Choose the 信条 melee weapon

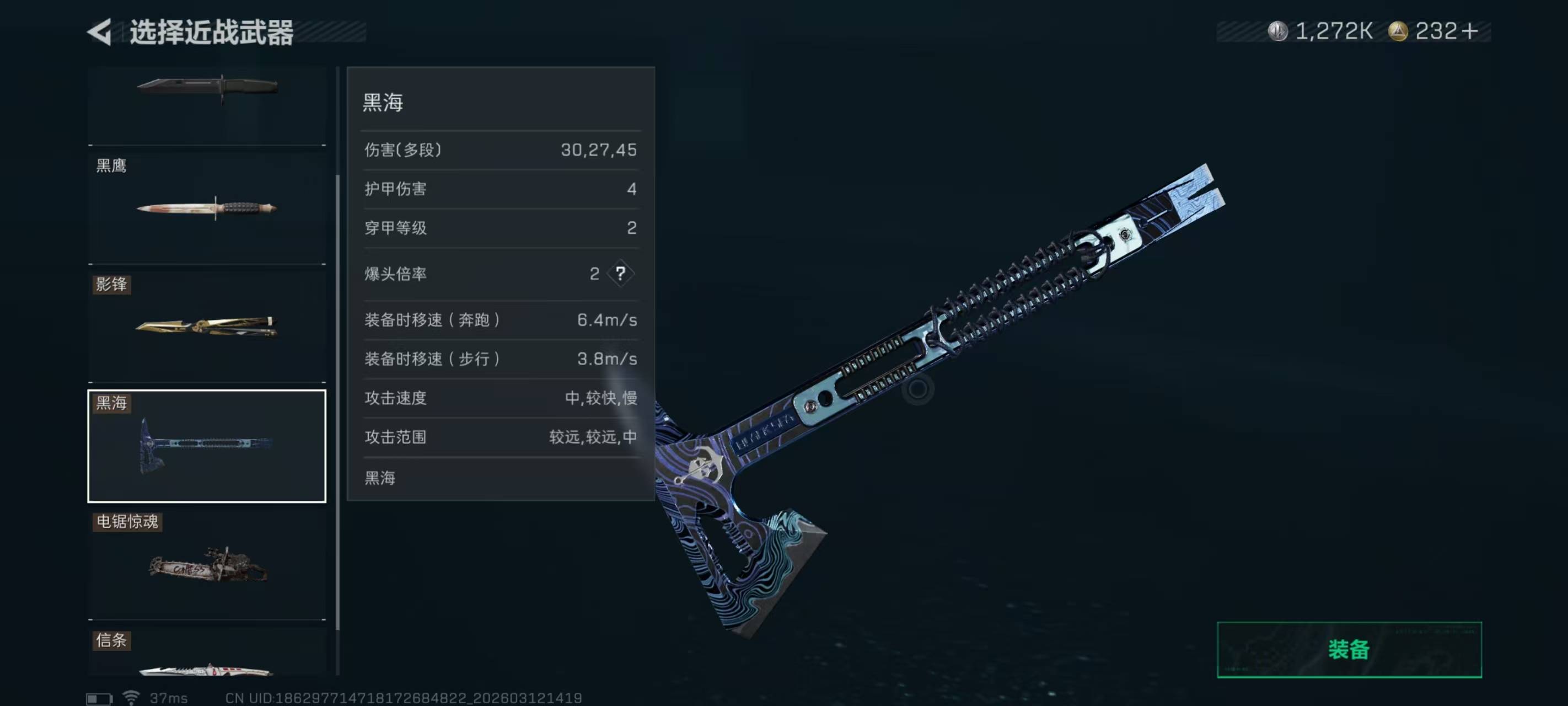pyautogui.click(x=207, y=655)
